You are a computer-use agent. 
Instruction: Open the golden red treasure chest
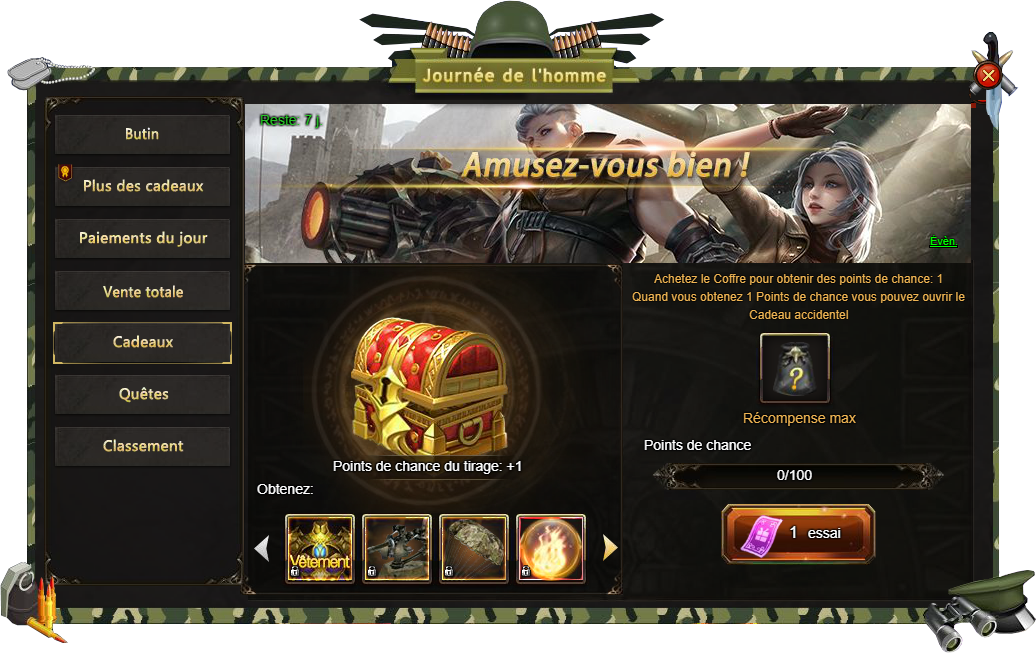pos(430,385)
